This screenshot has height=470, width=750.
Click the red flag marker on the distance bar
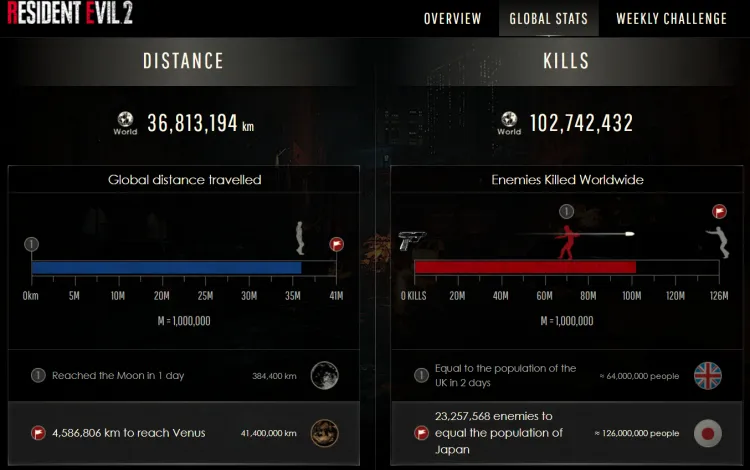click(336, 244)
